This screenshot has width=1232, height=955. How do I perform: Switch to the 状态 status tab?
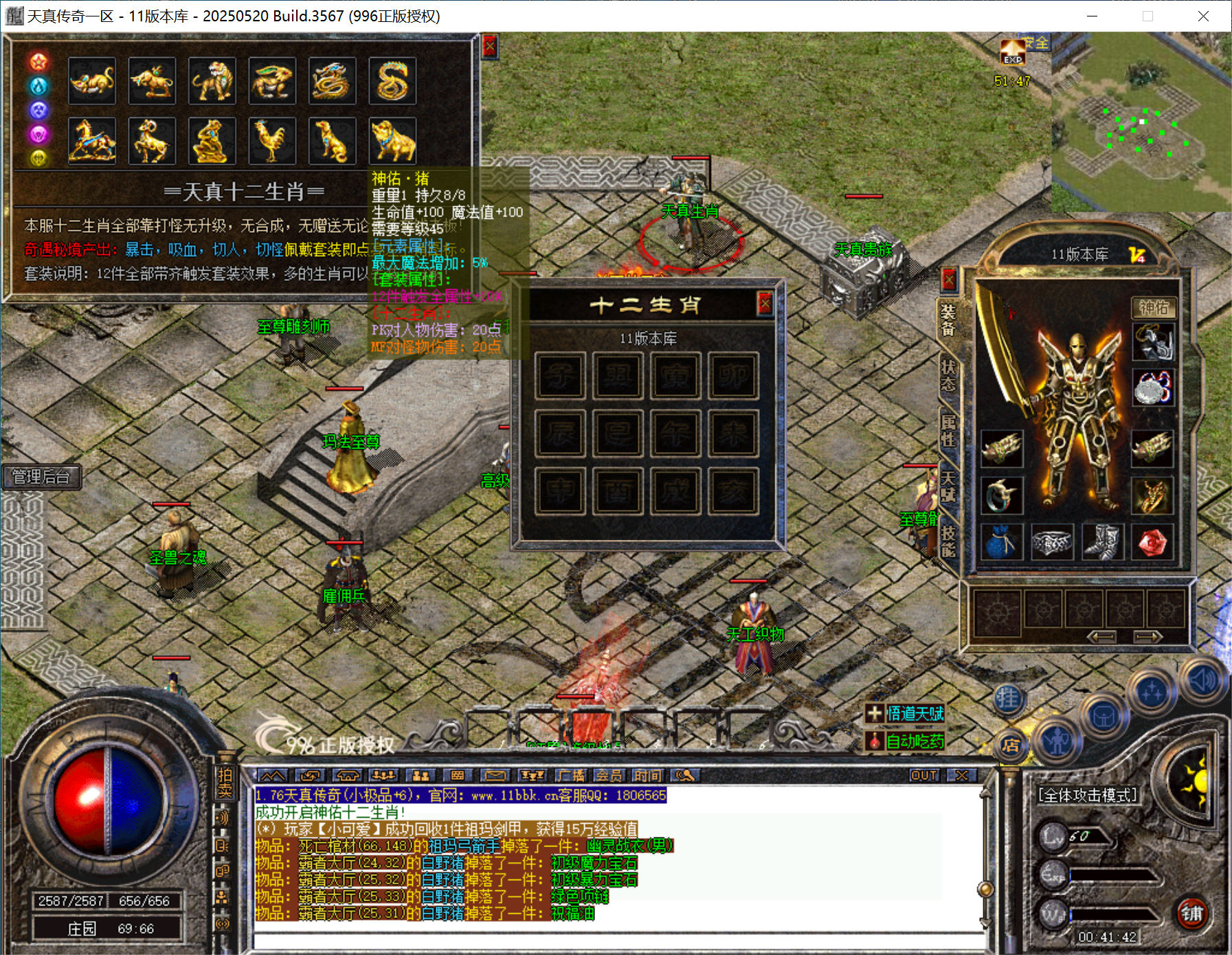click(x=948, y=376)
